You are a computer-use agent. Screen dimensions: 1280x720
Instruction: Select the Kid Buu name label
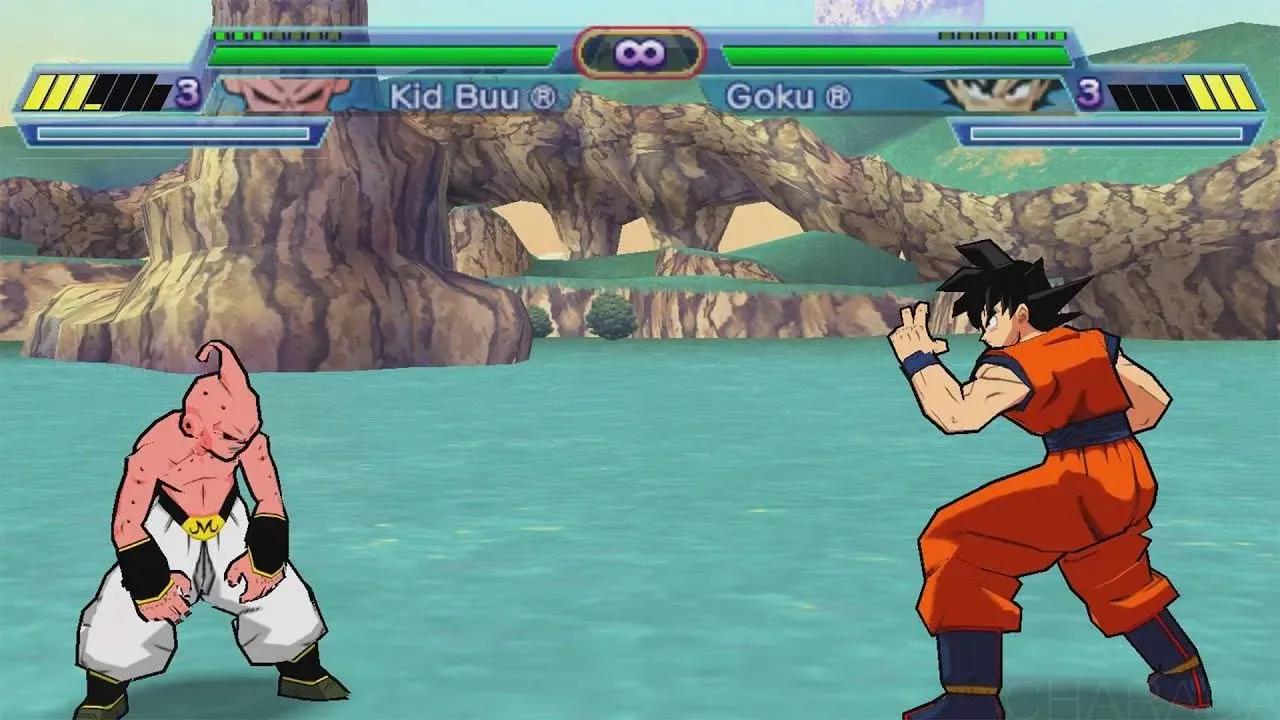point(455,94)
